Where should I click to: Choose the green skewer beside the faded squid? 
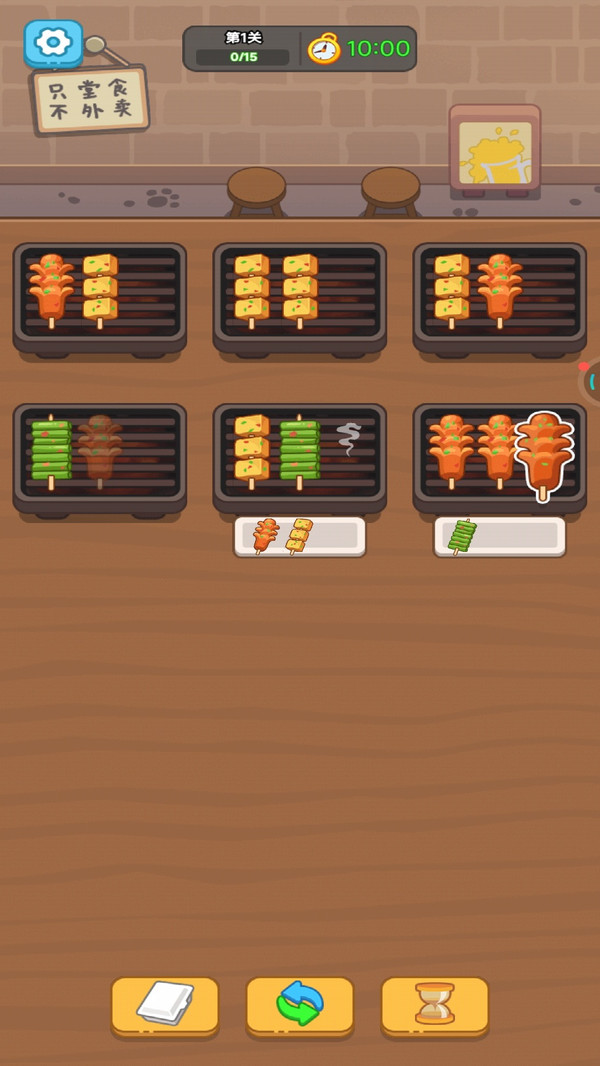(51, 452)
